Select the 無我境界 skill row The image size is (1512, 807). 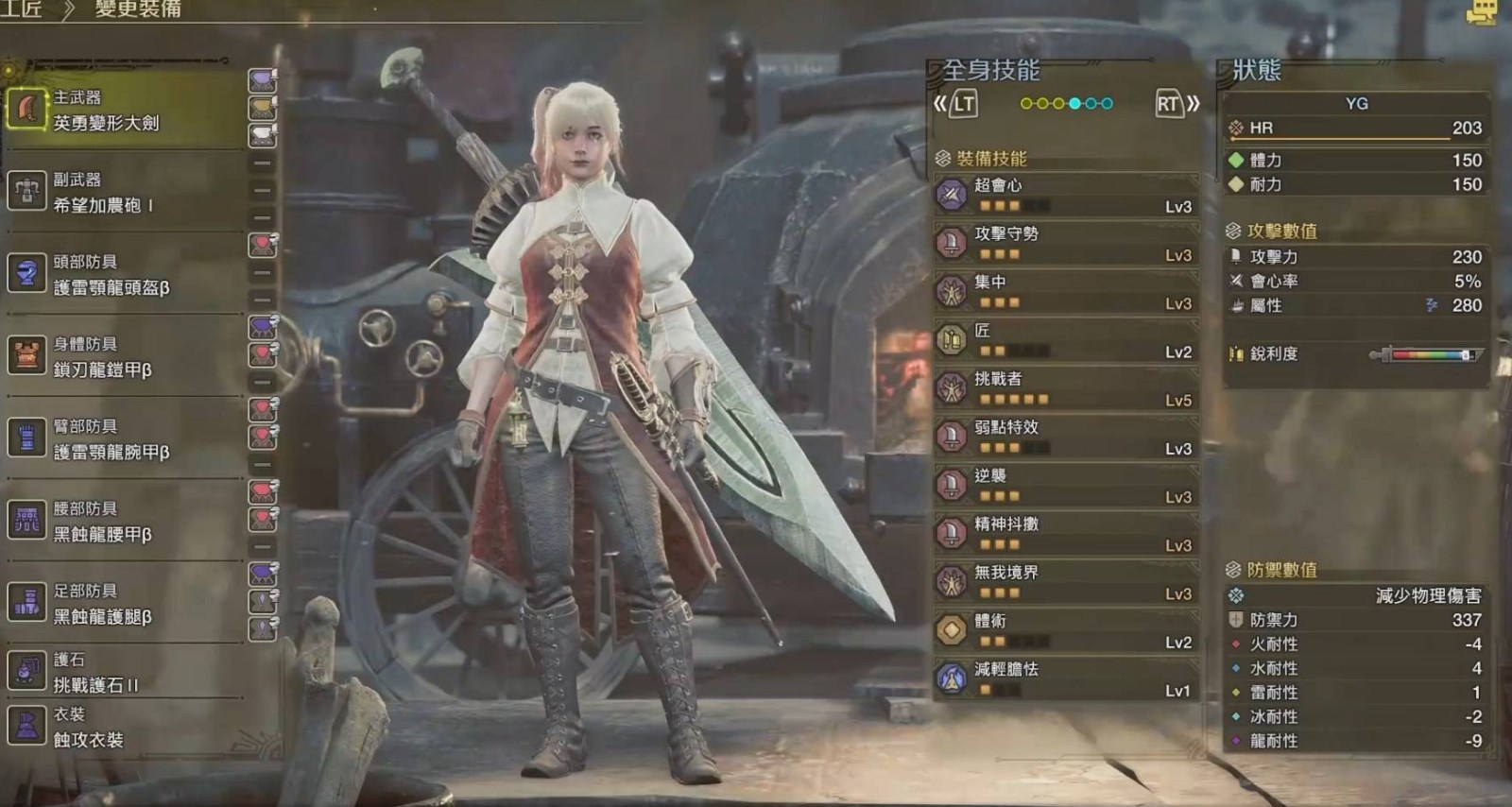point(1066,582)
